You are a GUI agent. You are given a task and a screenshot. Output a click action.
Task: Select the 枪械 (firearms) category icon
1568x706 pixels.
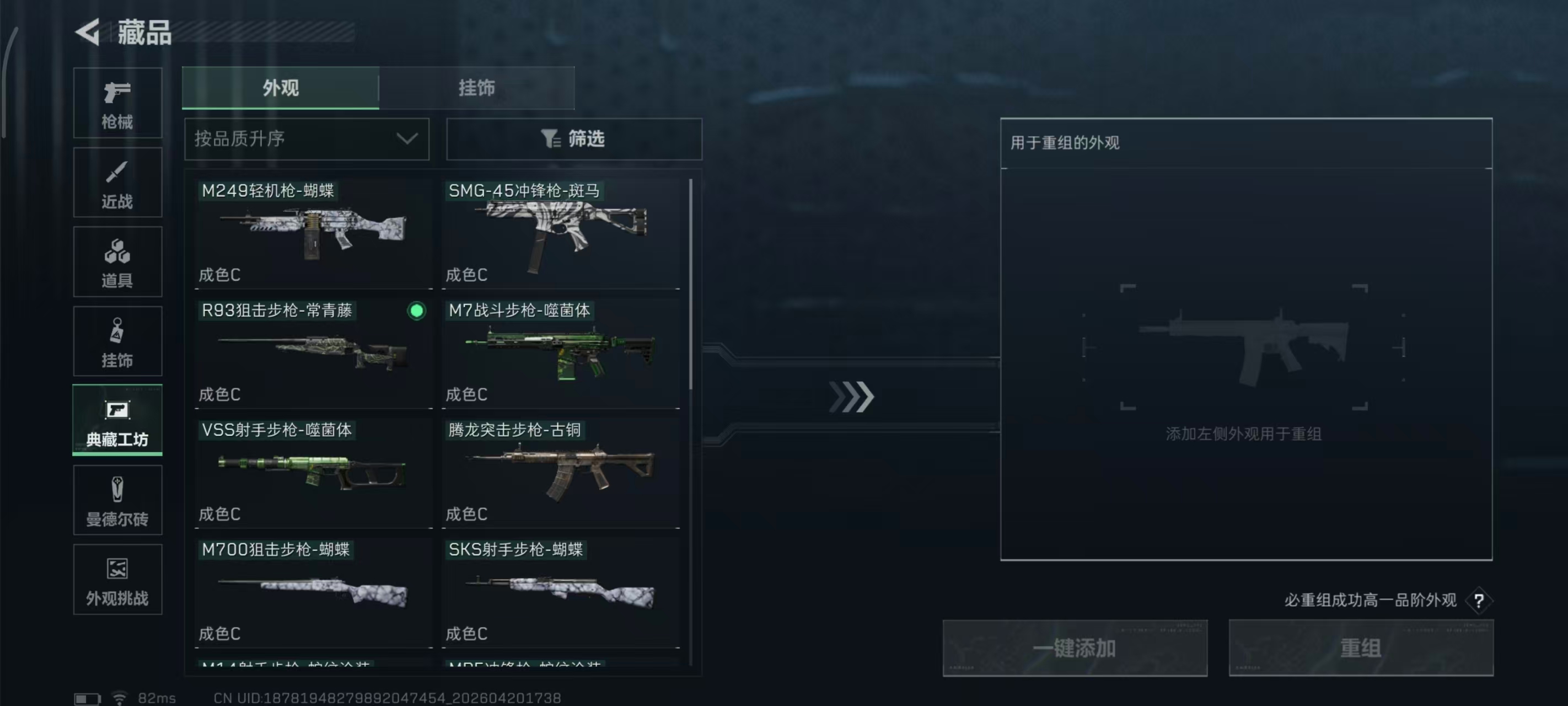117,103
